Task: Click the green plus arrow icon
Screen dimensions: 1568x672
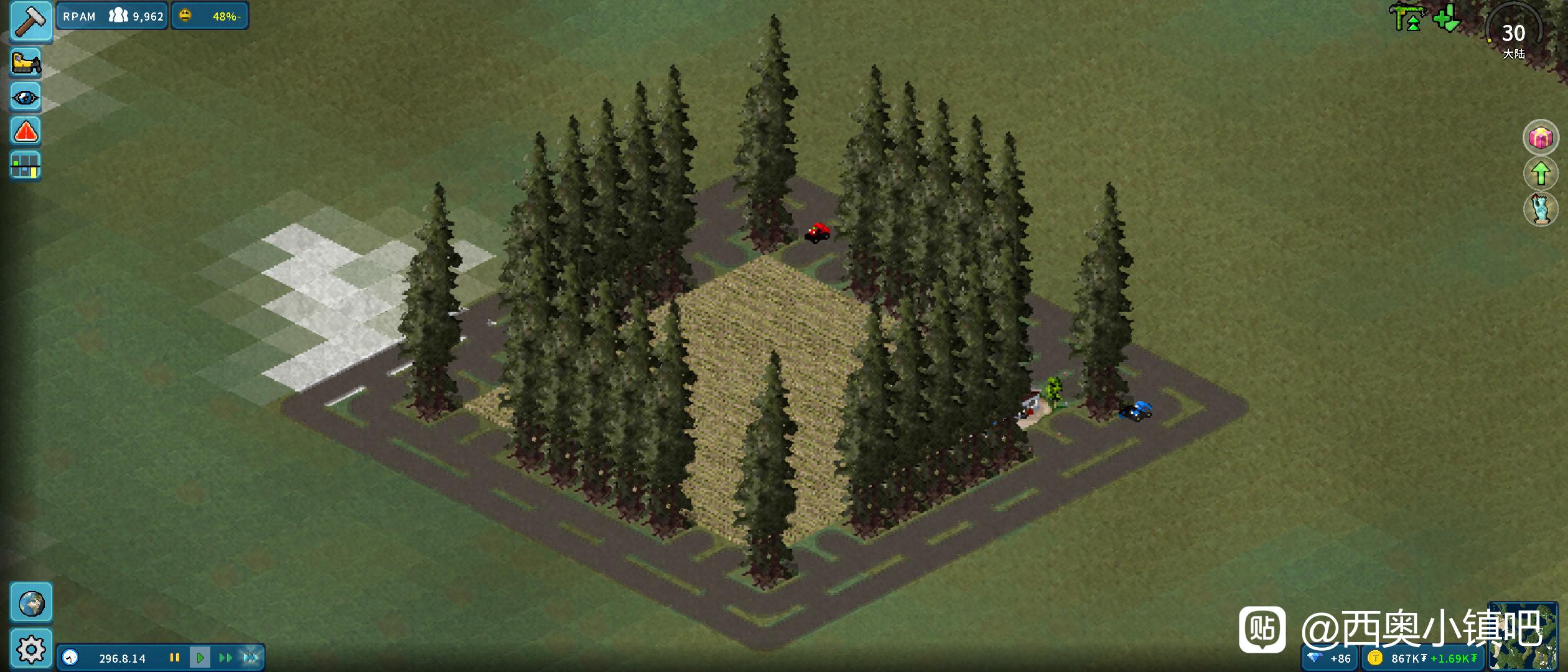Action: [x=1447, y=17]
